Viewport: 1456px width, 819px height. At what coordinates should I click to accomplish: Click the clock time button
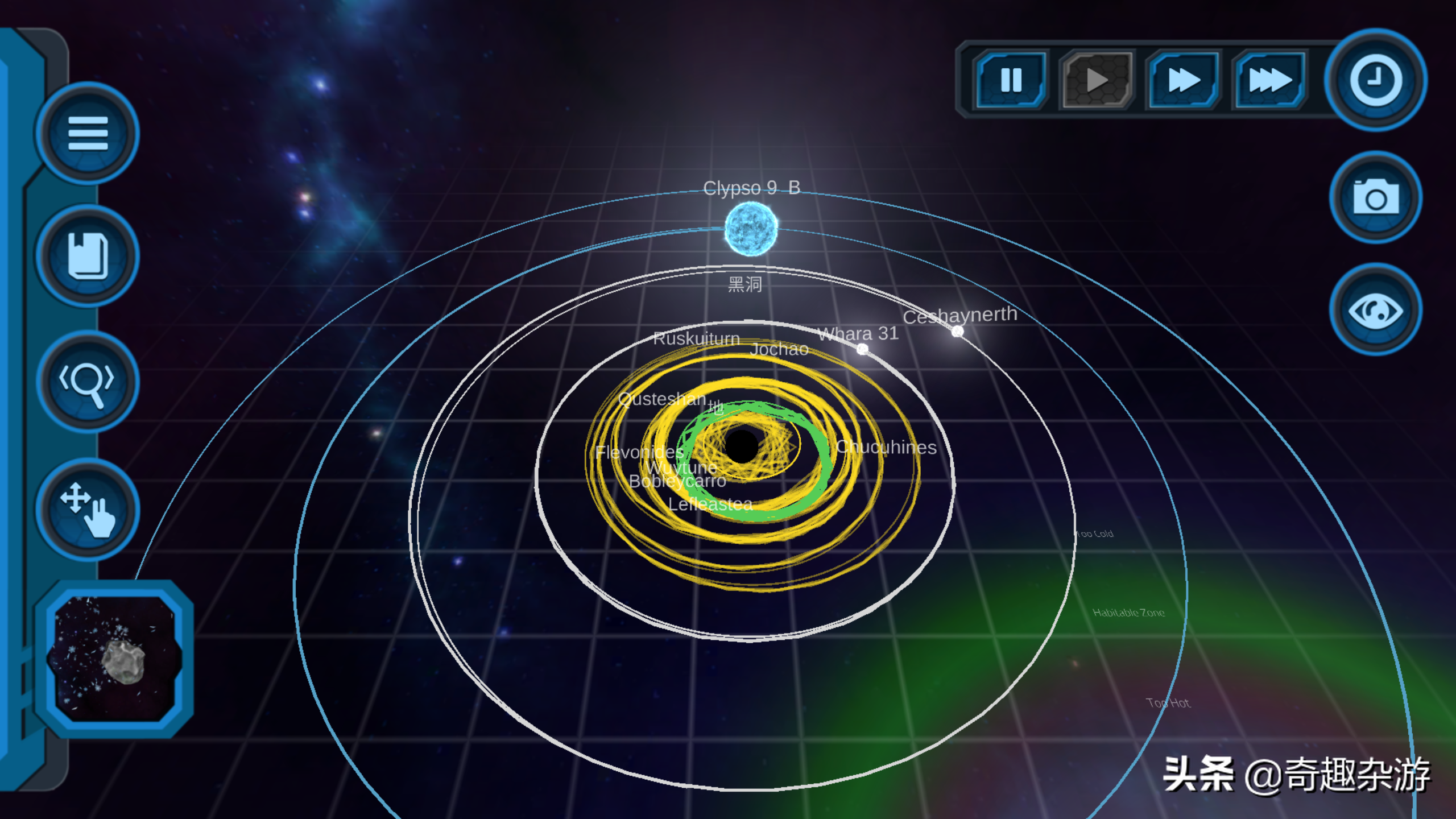pyautogui.click(x=1375, y=80)
